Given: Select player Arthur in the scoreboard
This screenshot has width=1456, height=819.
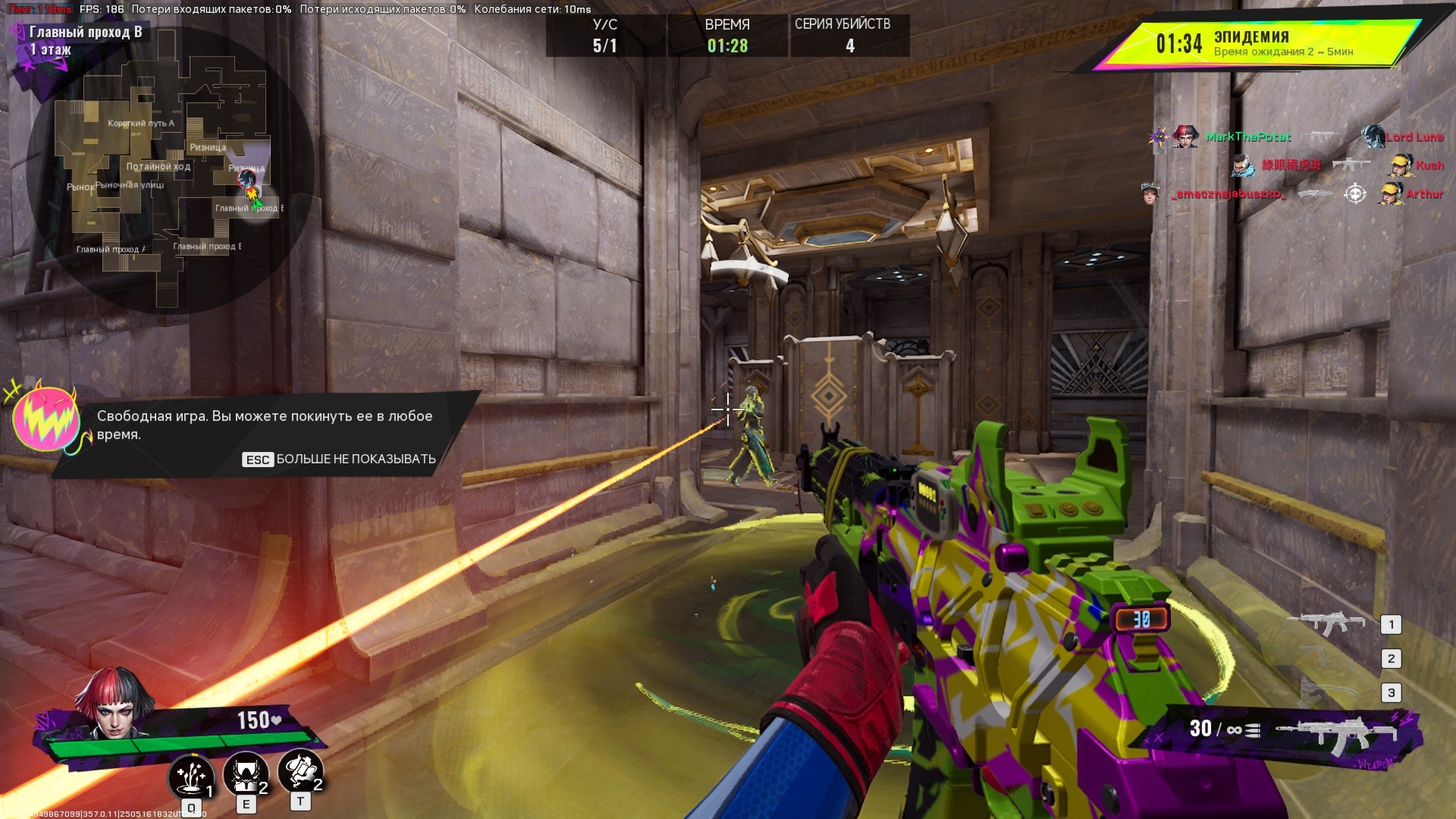Looking at the screenshot, I should pyautogui.click(x=1423, y=194).
